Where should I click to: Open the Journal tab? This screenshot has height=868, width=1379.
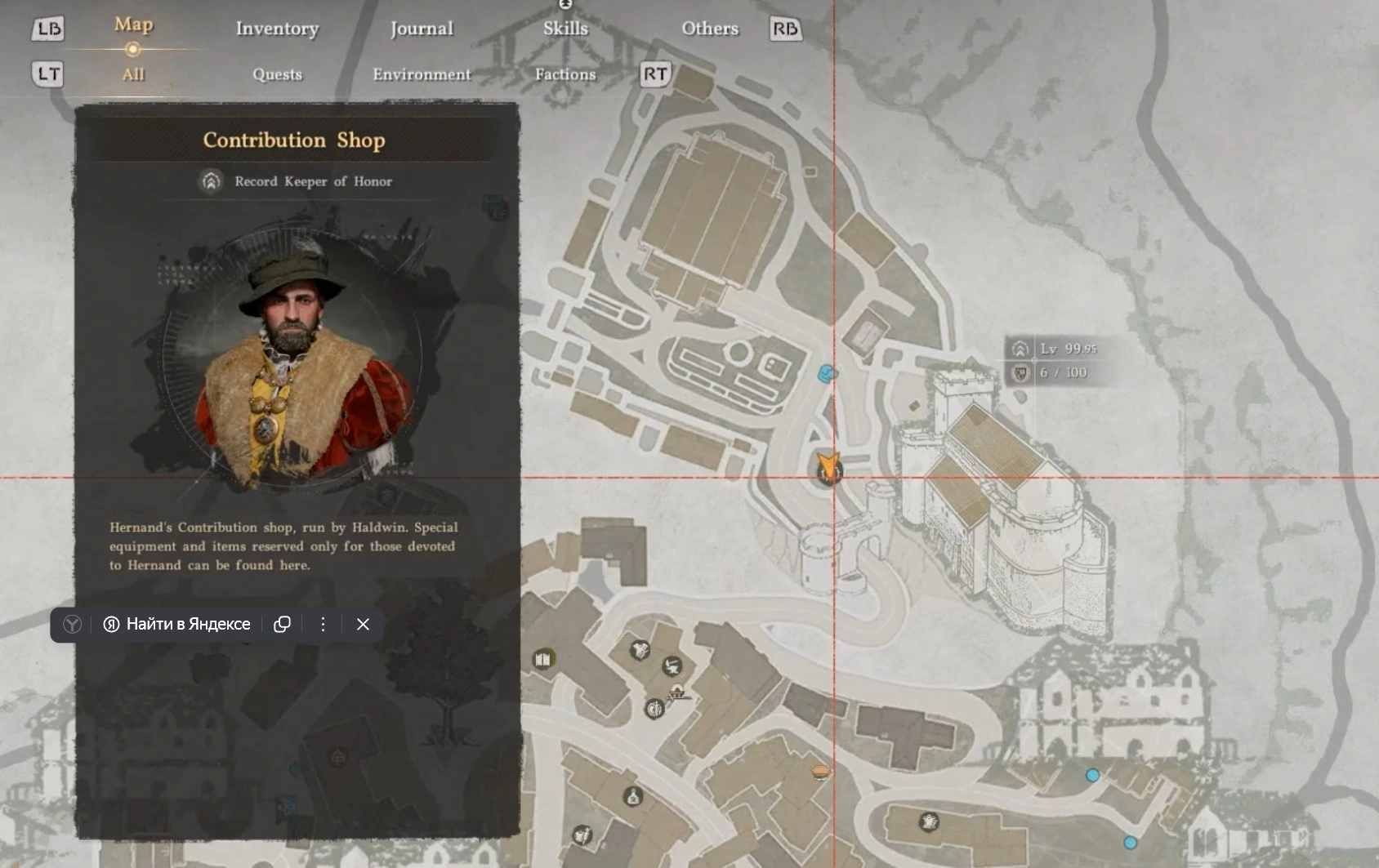[x=422, y=29]
